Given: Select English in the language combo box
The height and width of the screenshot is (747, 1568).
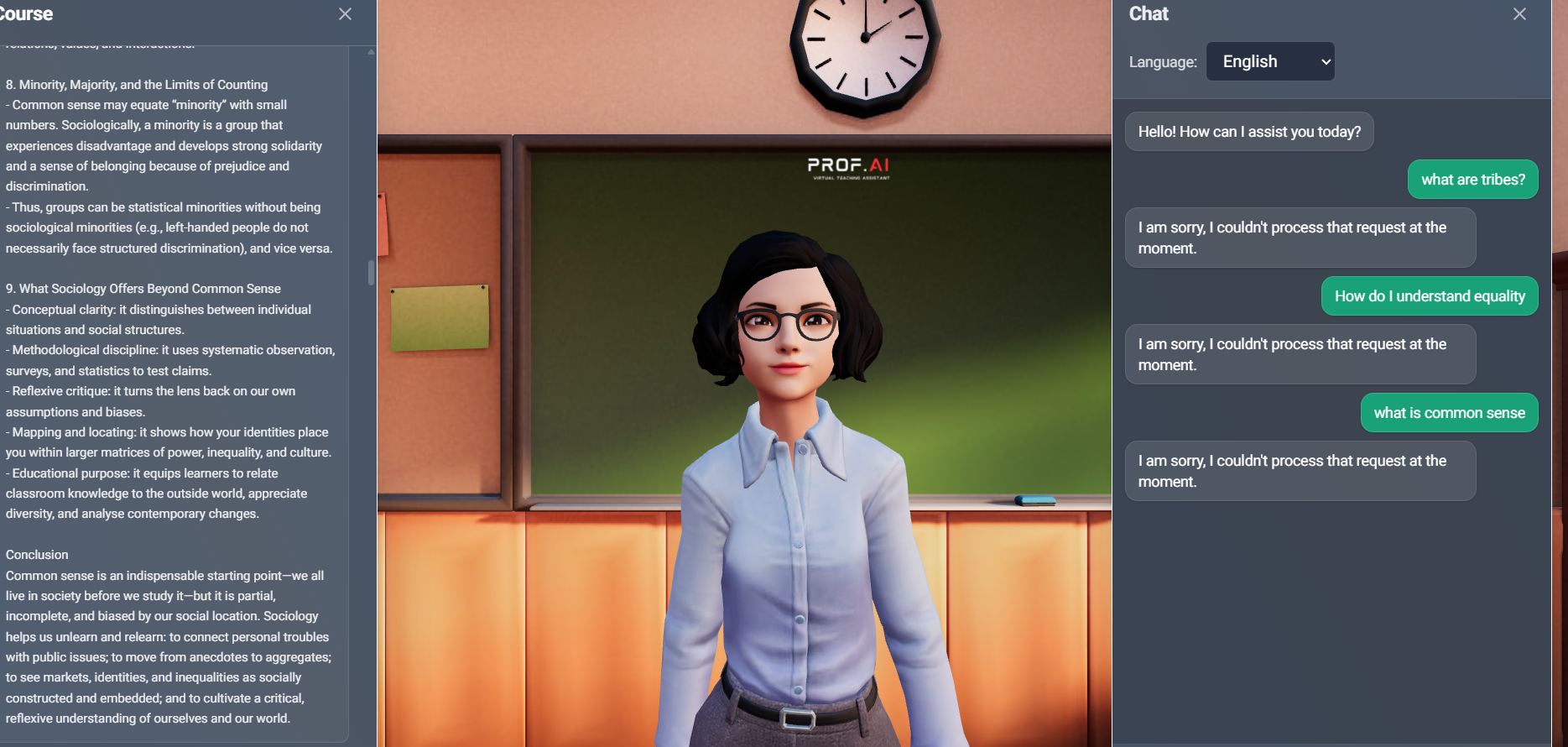Looking at the screenshot, I should point(1269,61).
